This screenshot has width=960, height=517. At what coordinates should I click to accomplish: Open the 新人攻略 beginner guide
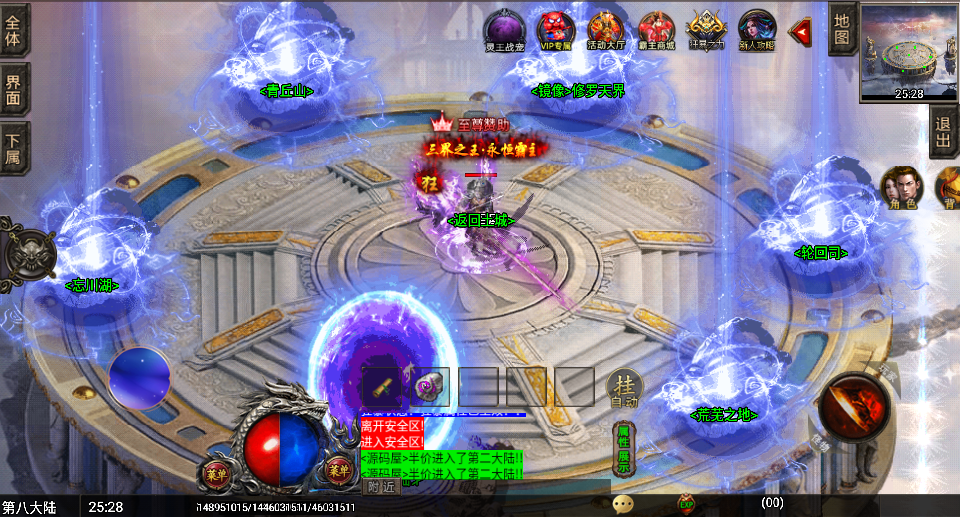(757, 29)
